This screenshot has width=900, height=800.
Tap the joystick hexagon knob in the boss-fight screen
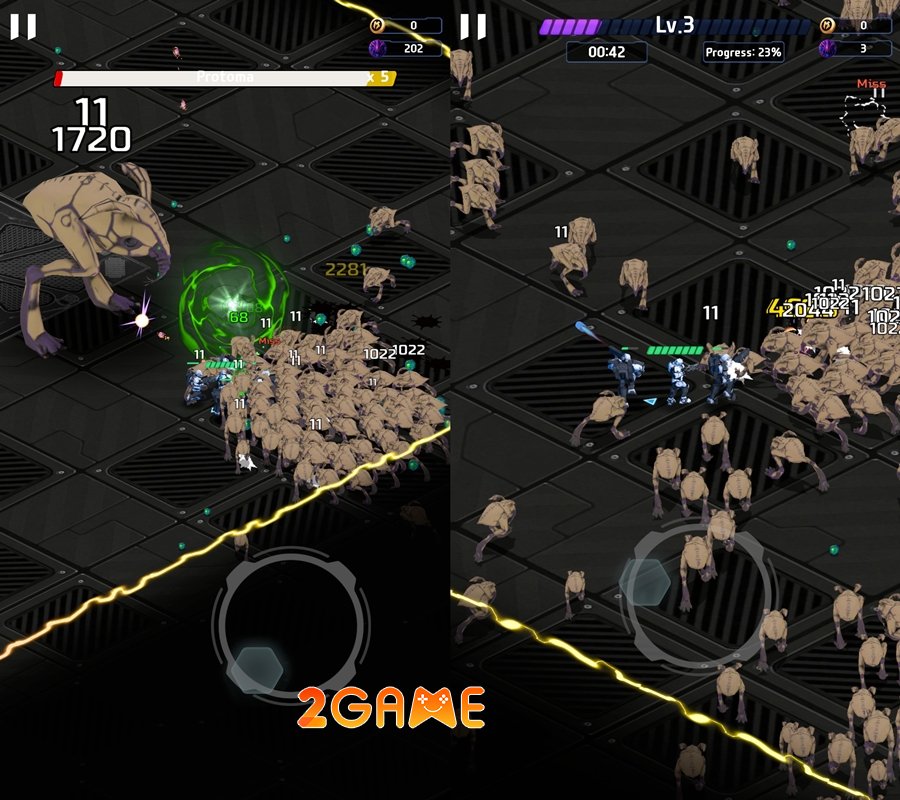tap(255, 669)
